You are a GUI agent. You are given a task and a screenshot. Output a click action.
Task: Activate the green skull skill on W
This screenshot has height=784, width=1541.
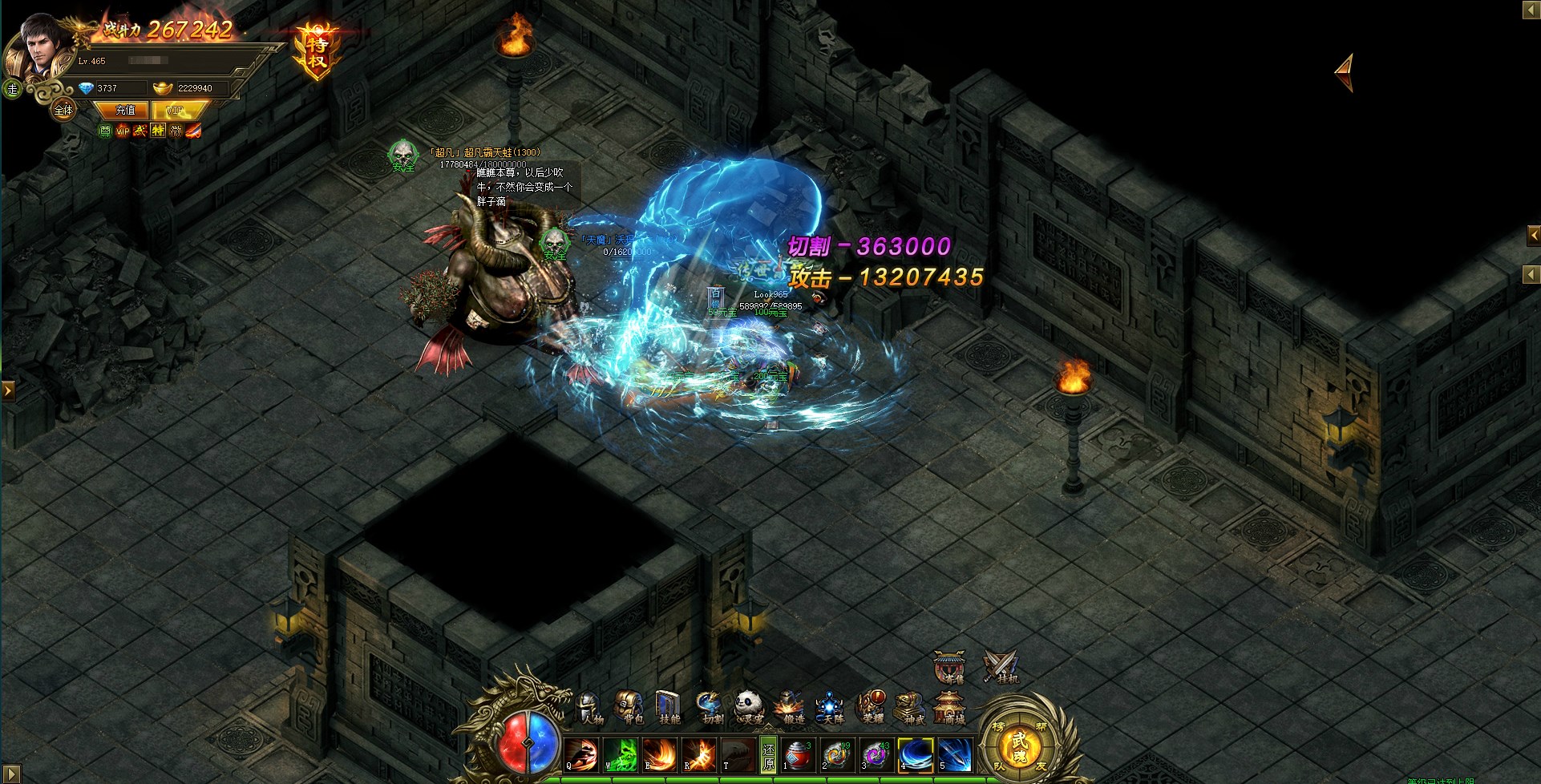tap(621, 755)
